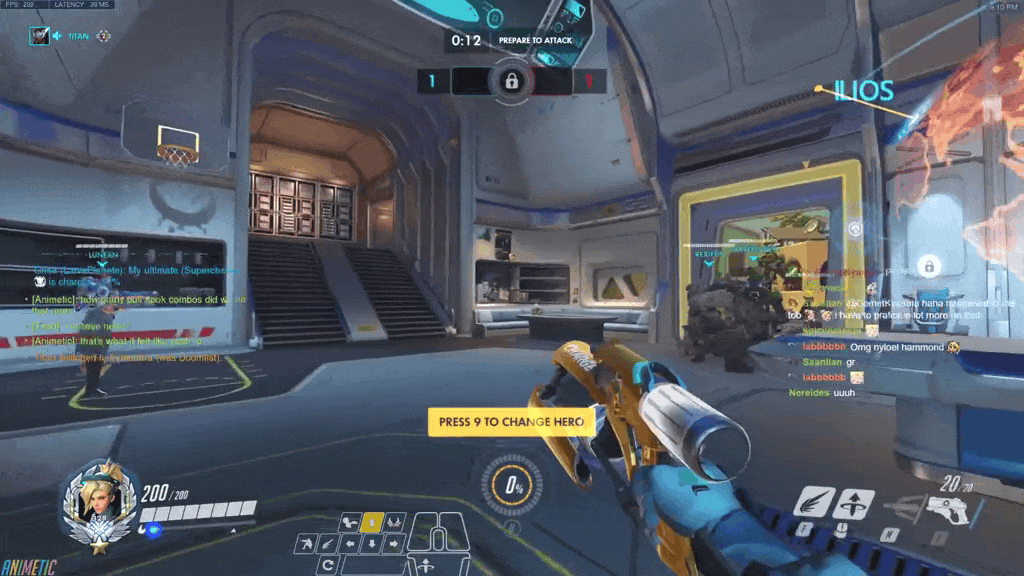
Task: Click the red team score box
Action: [590, 81]
